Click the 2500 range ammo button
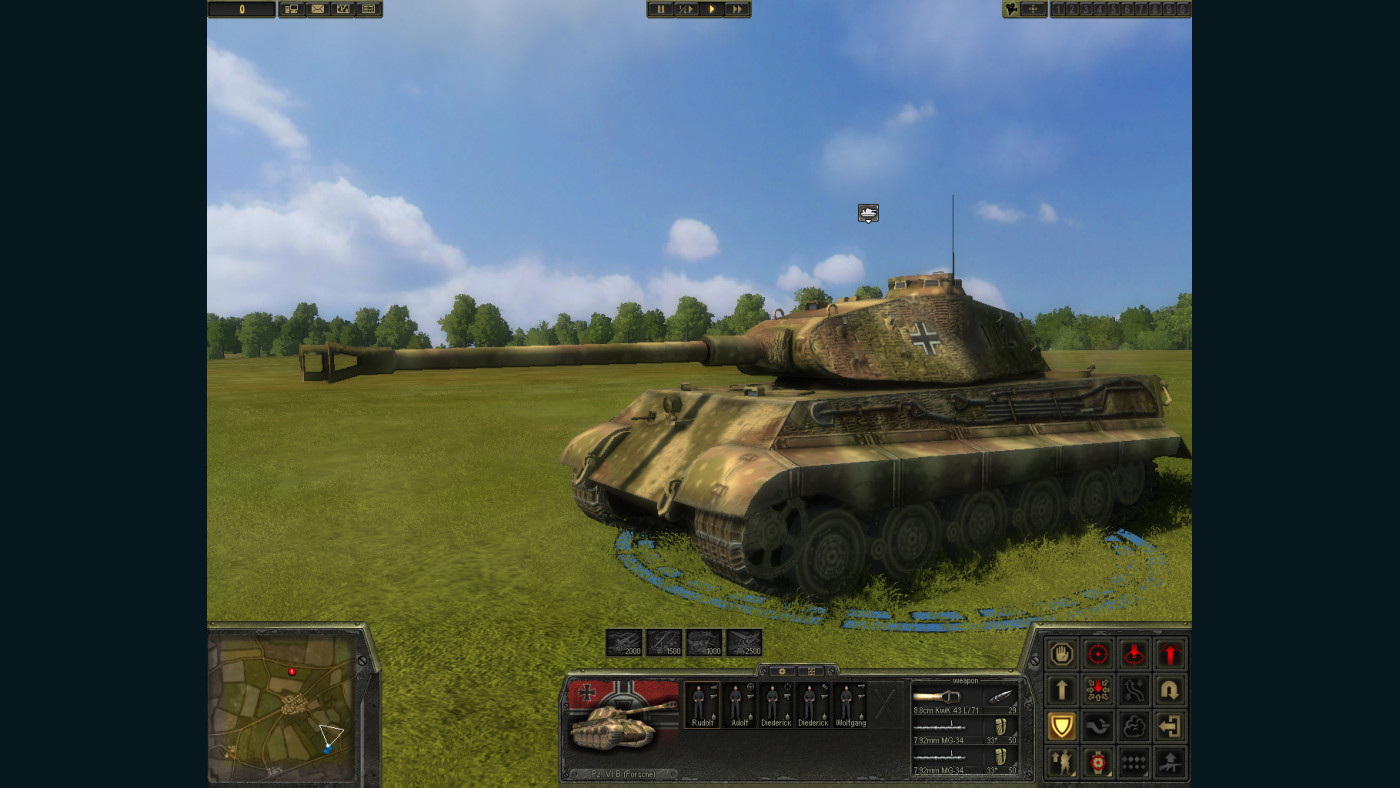The height and width of the screenshot is (788, 1400). (x=746, y=643)
